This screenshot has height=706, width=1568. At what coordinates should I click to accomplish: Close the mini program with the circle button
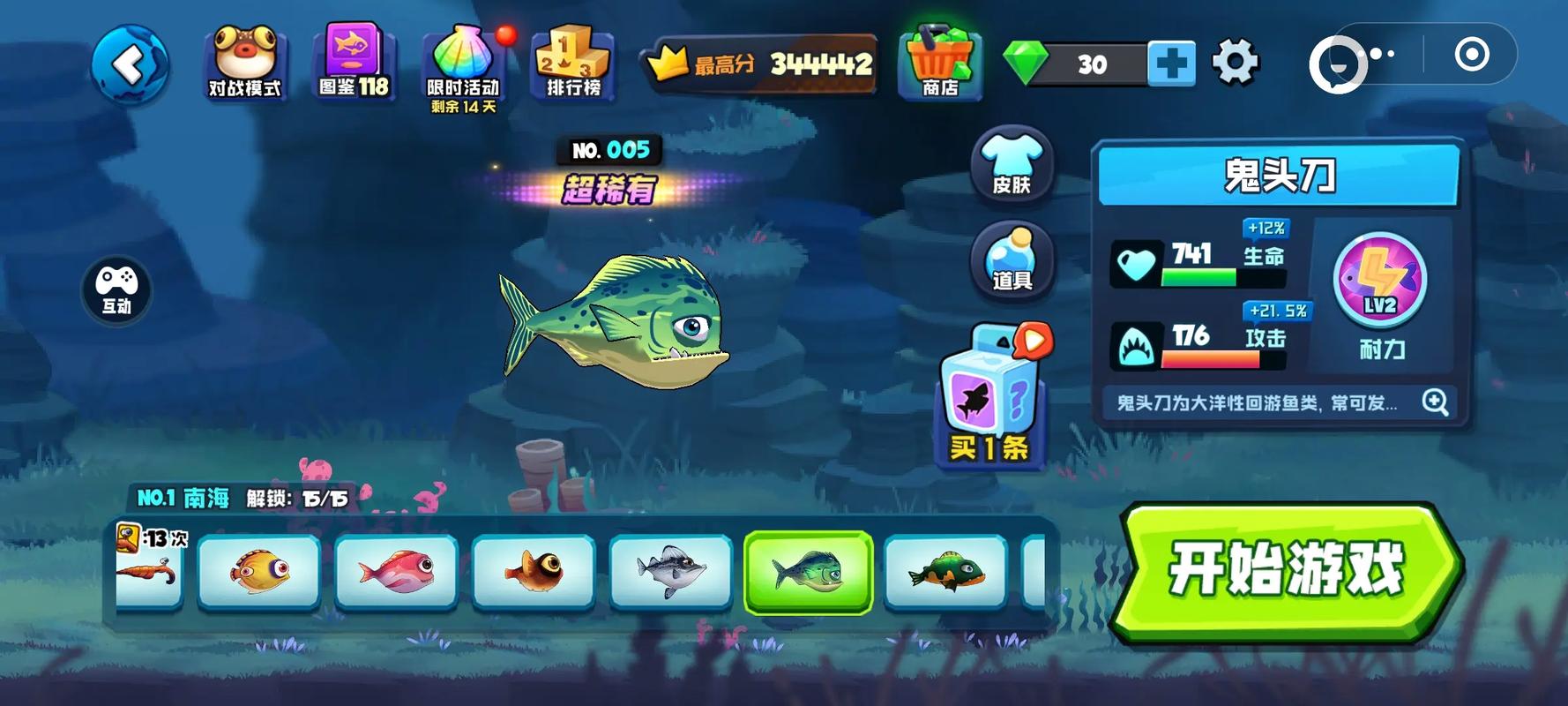[1471, 55]
